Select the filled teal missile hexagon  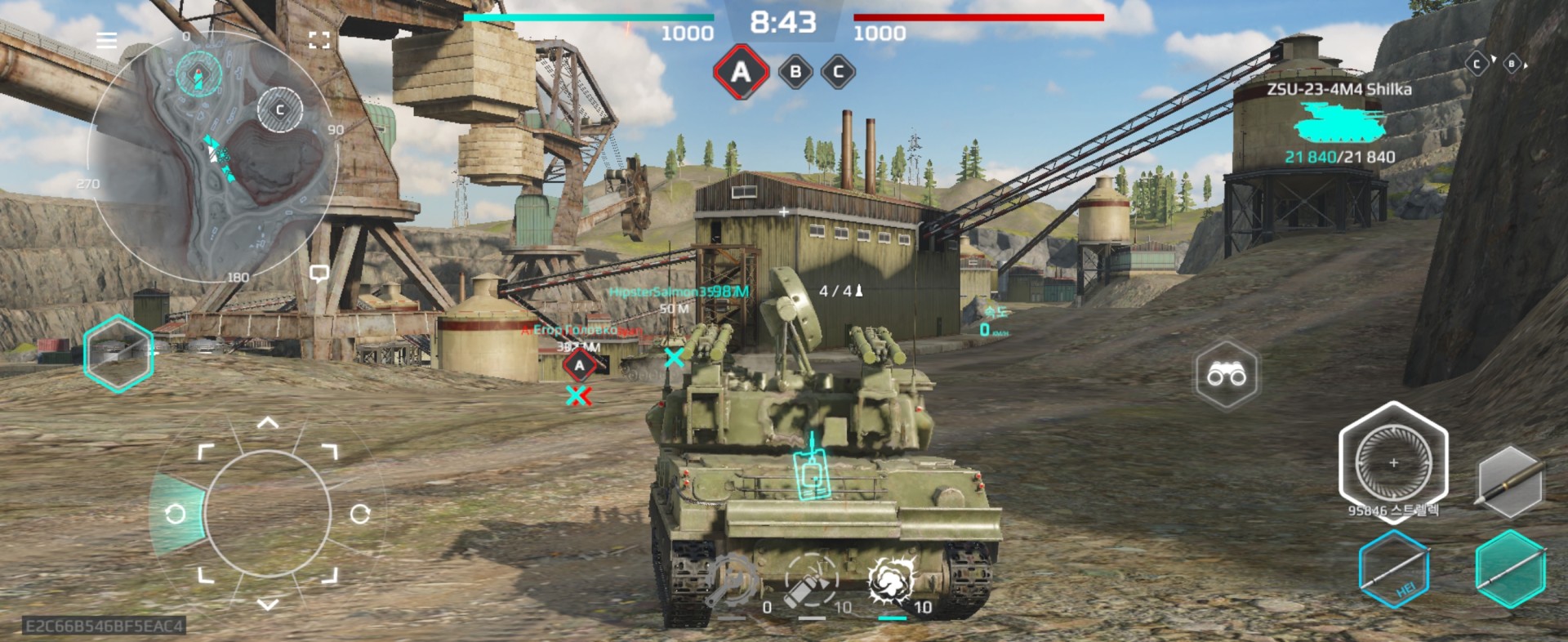pos(1510,569)
